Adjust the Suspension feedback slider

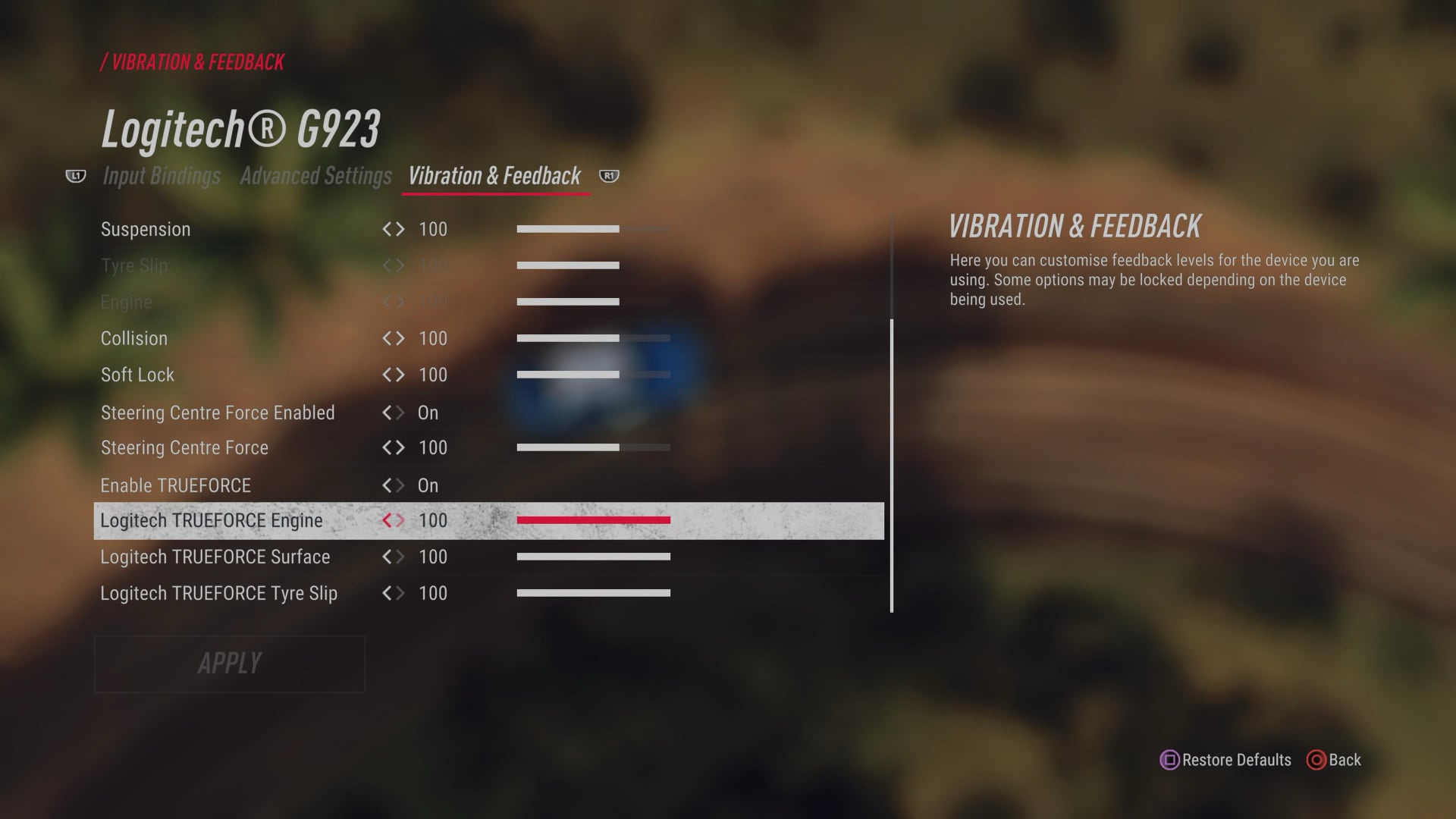pos(593,229)
